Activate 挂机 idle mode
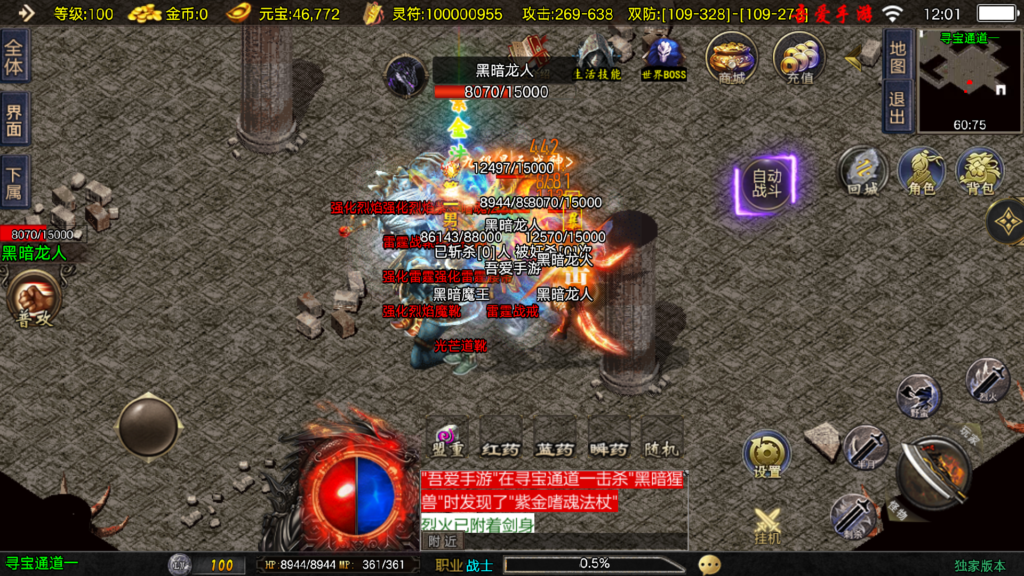 (767, 527)
